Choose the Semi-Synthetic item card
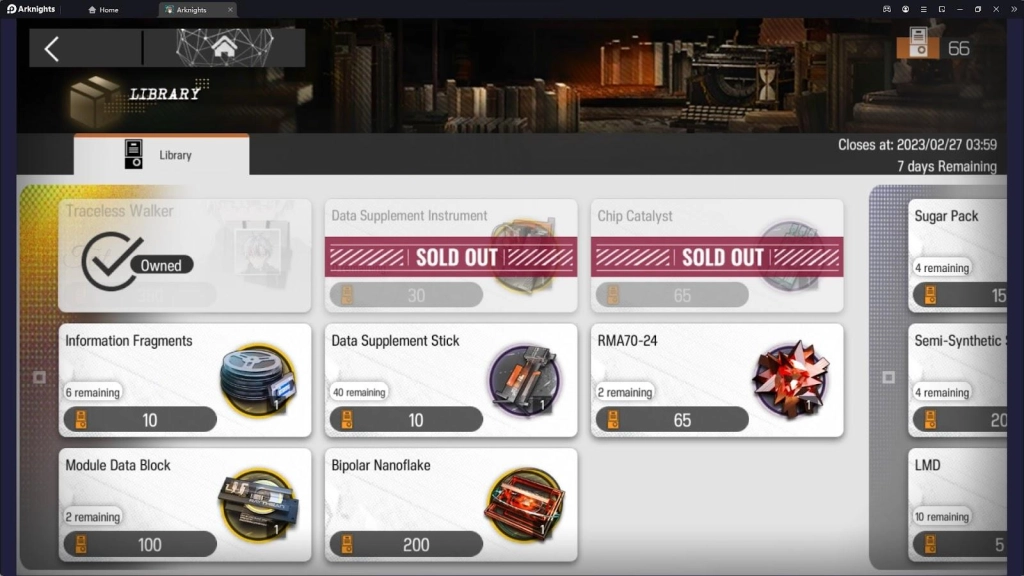Screen dimensions: 1024x576 [x=958, y=380]
